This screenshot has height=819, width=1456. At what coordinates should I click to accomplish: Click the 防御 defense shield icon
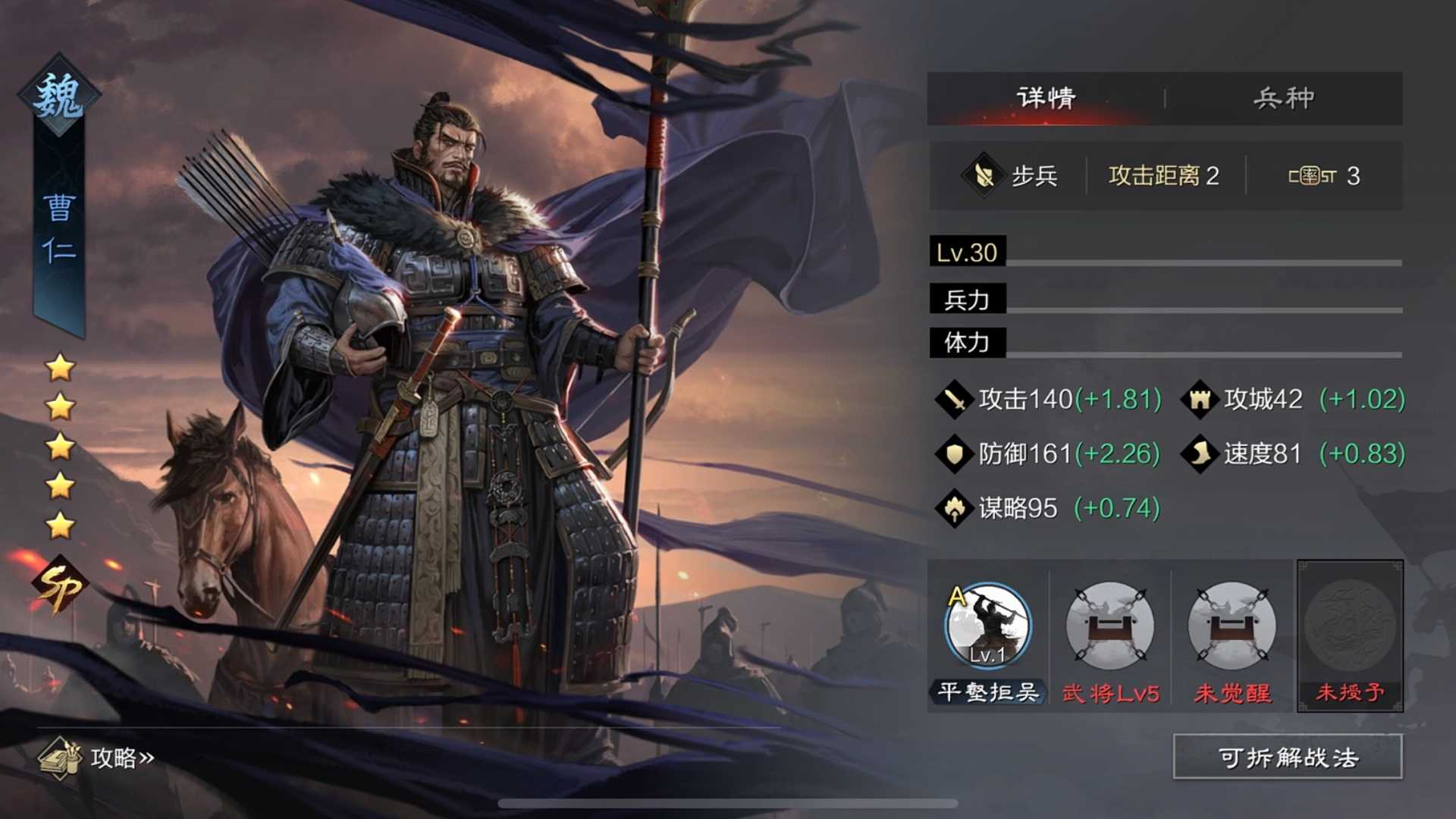pos(954,453)
